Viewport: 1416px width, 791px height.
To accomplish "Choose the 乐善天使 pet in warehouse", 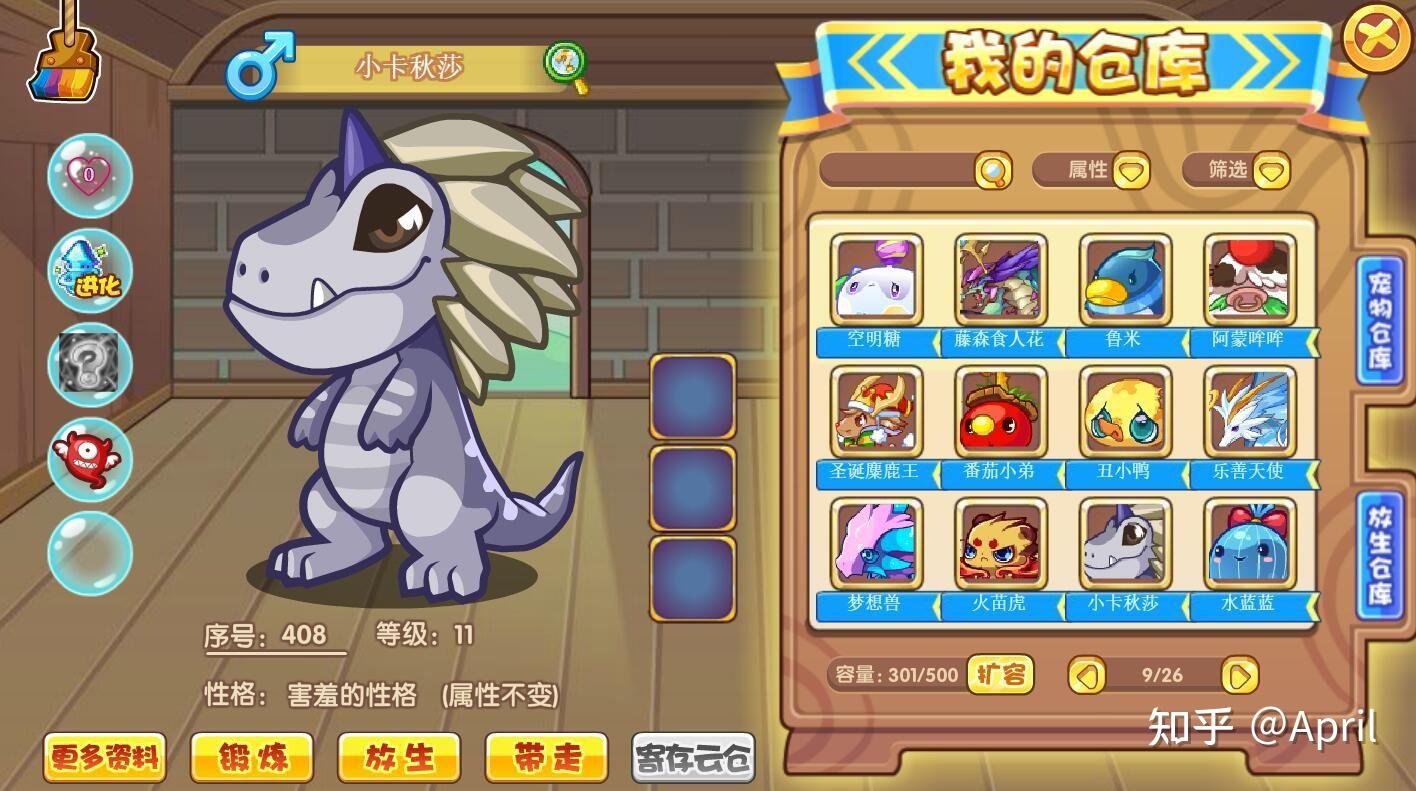I will [1250, 412].
